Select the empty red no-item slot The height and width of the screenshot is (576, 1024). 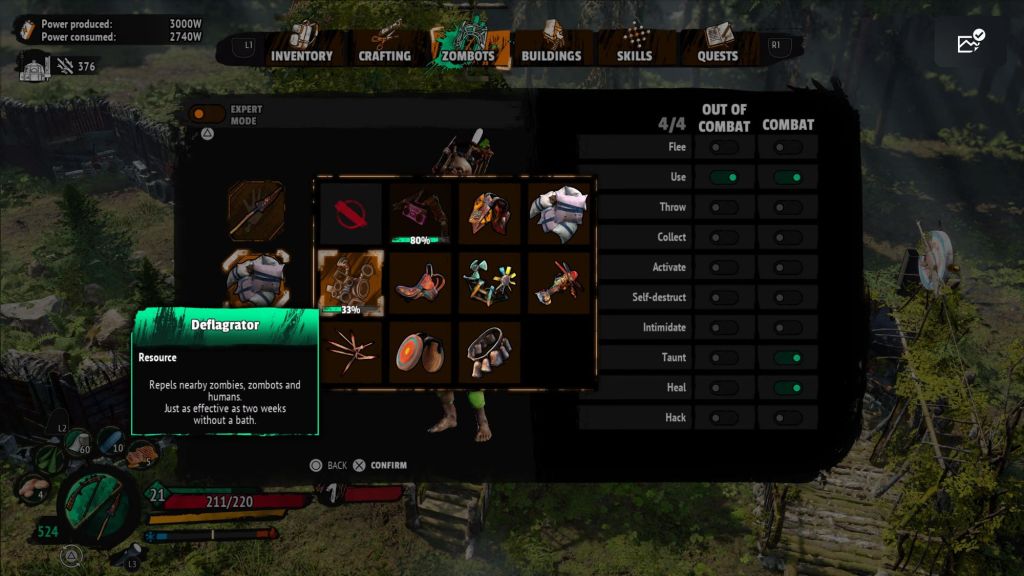(x=350, y=213)
